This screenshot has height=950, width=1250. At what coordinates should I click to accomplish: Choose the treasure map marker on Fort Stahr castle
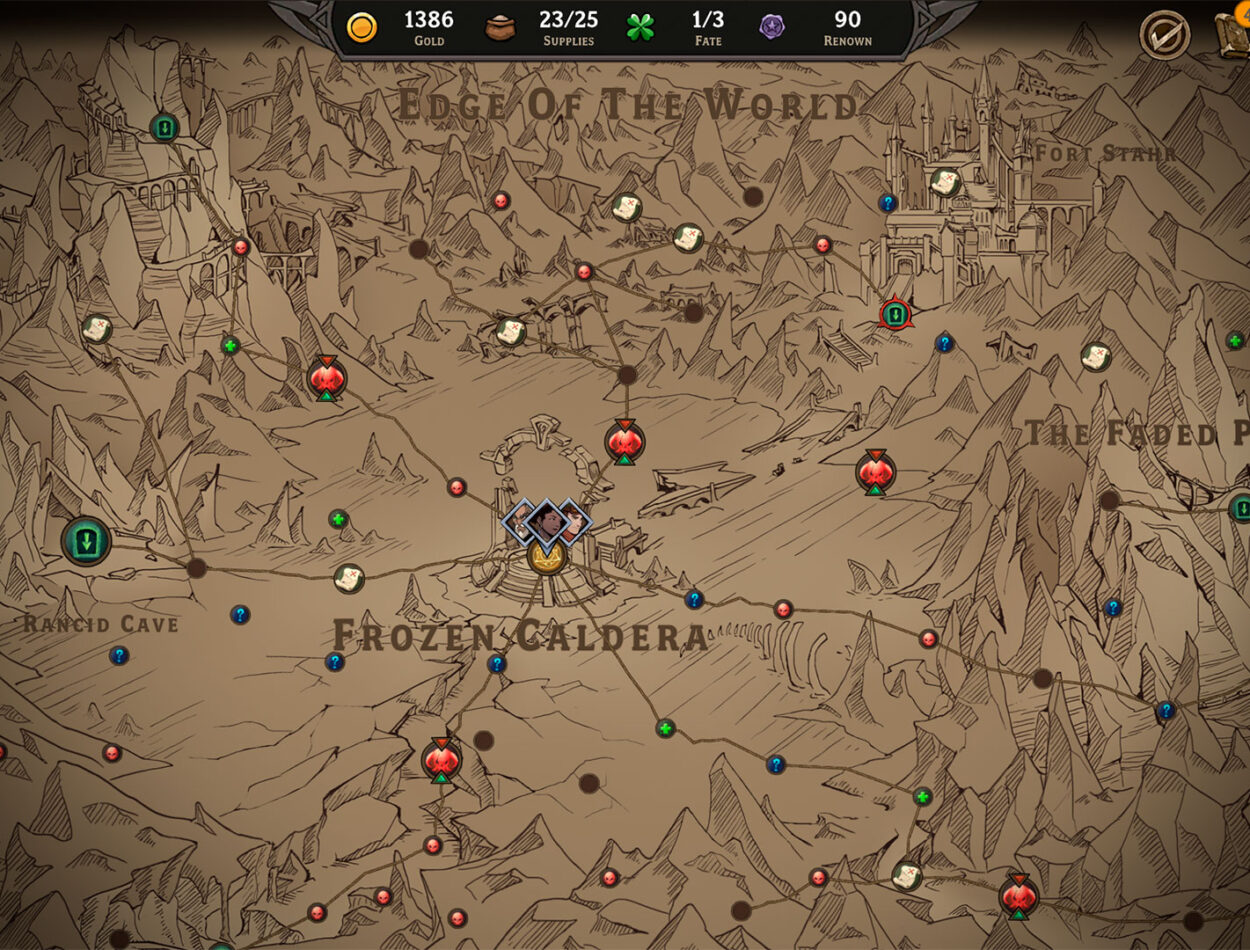click(945, 182)
